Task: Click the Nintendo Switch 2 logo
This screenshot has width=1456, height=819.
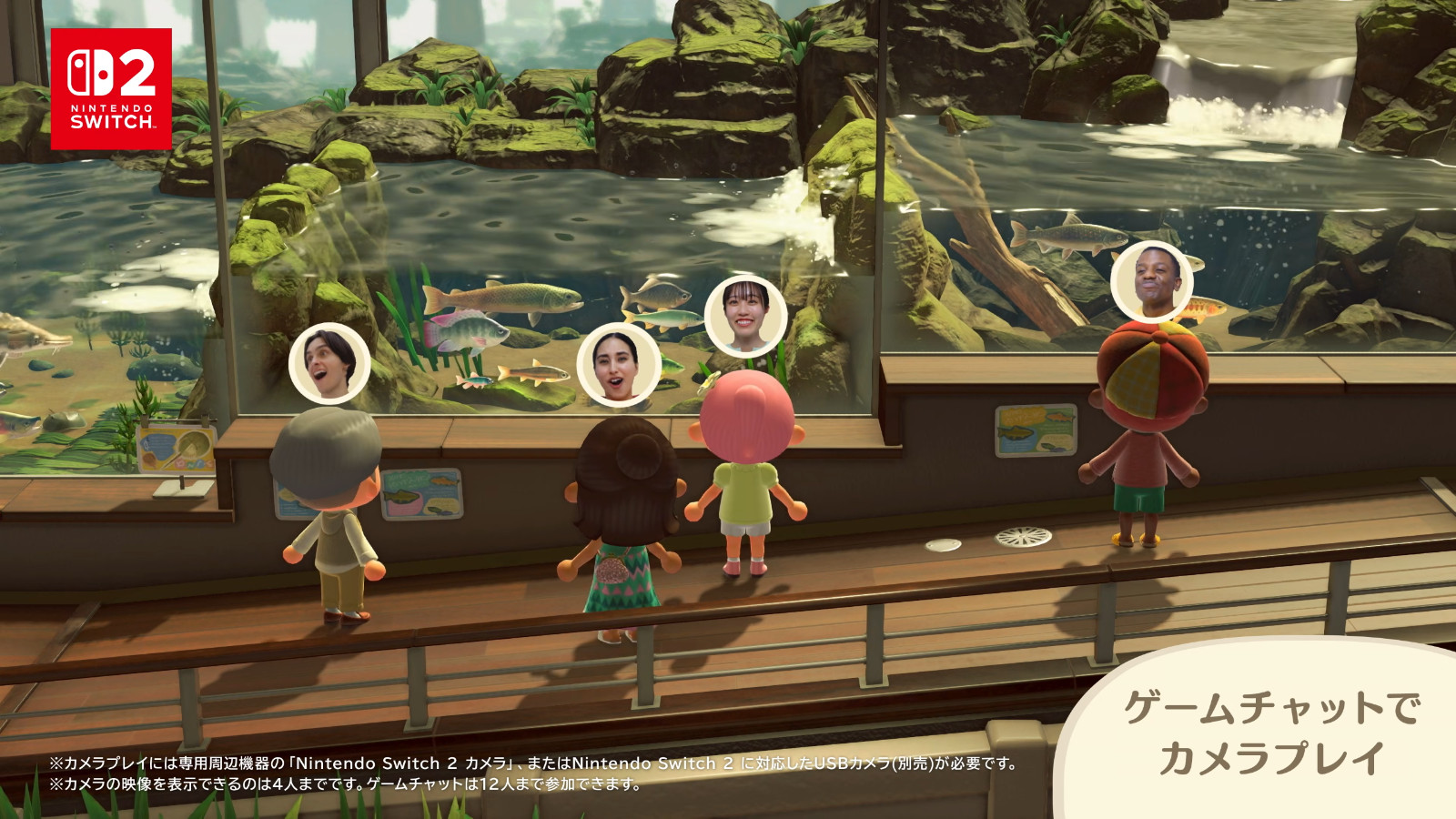Action: point(111,88)
